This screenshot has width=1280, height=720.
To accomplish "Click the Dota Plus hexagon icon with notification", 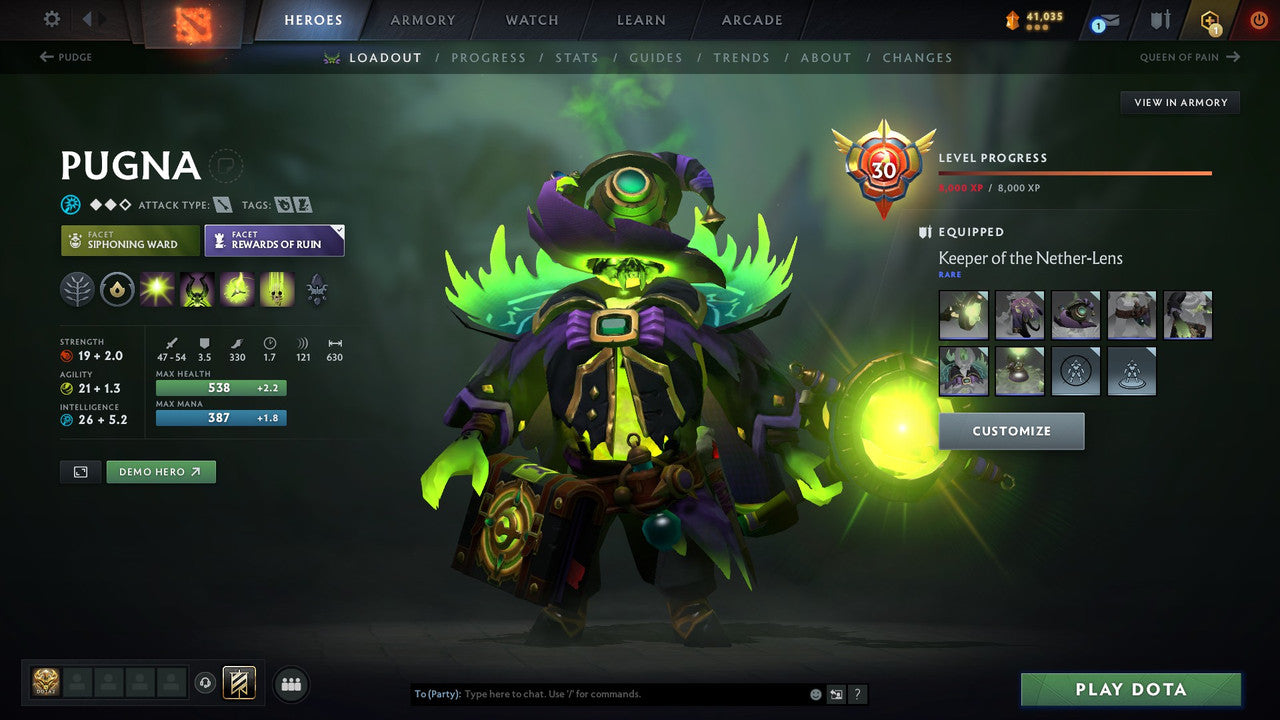I will tap(1210, 19).
